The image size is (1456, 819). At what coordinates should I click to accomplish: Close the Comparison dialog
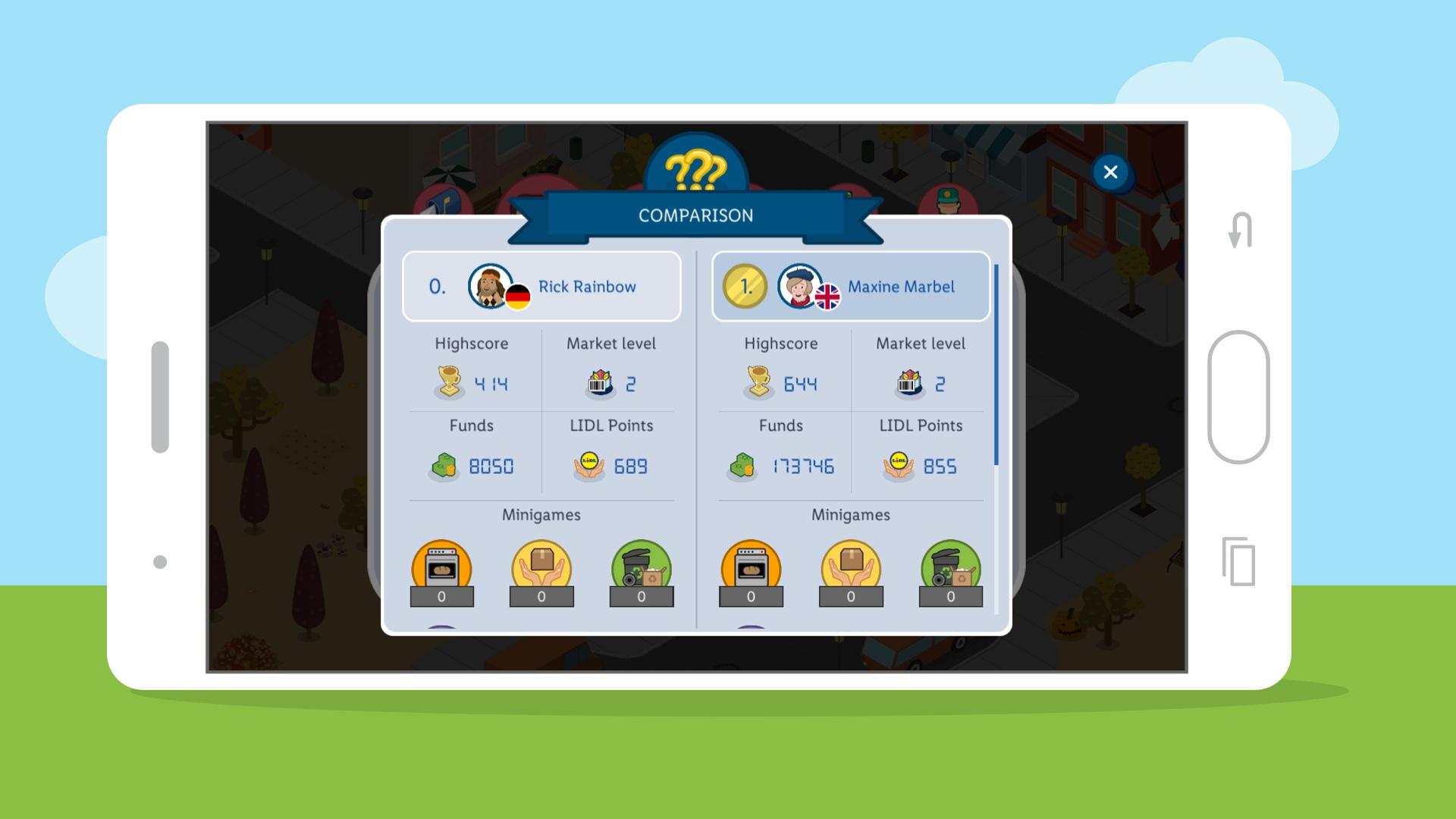pyautogui.click(x=1110, y=173)
